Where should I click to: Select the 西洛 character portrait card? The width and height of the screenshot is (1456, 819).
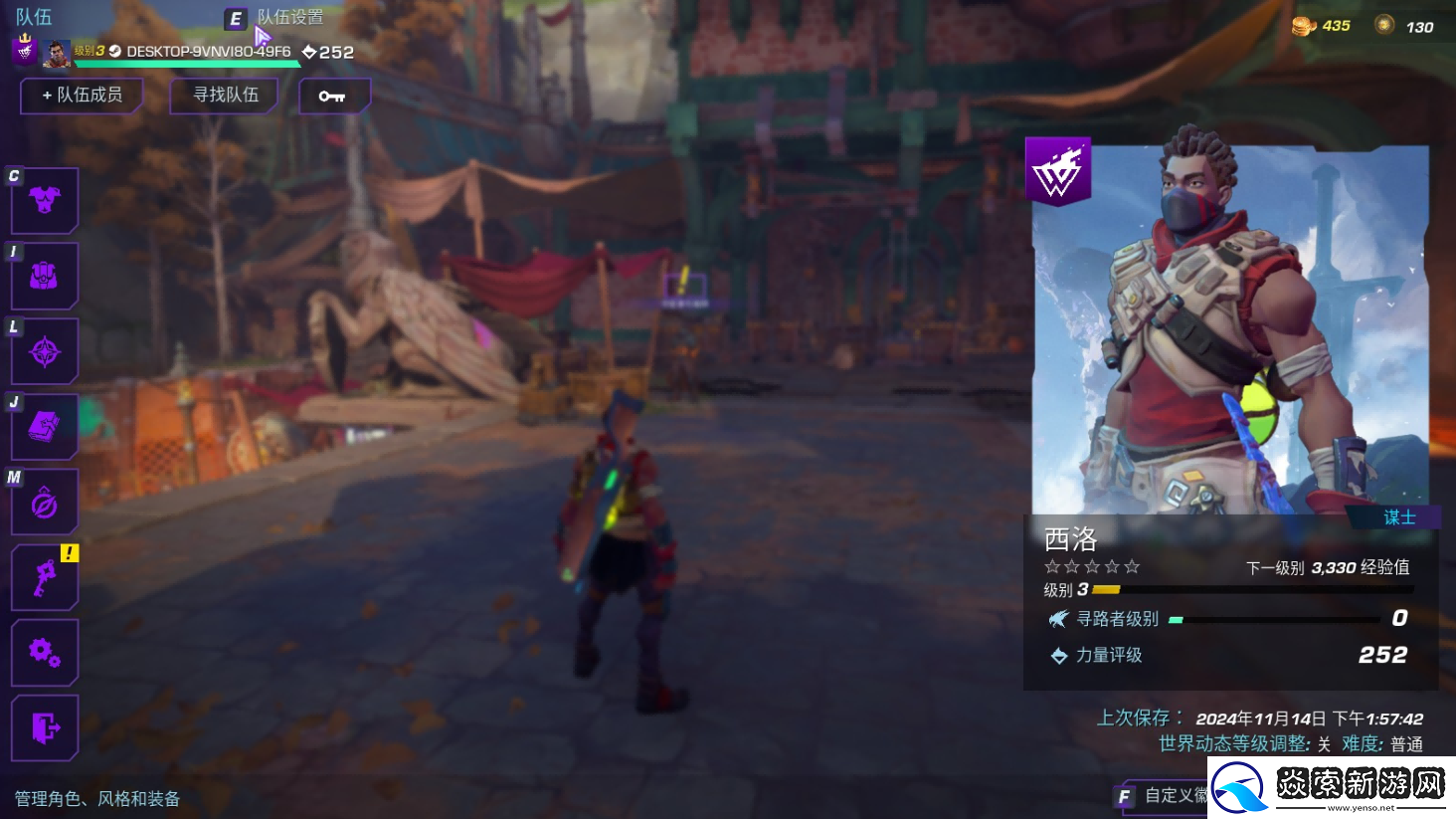[1231, 328]
